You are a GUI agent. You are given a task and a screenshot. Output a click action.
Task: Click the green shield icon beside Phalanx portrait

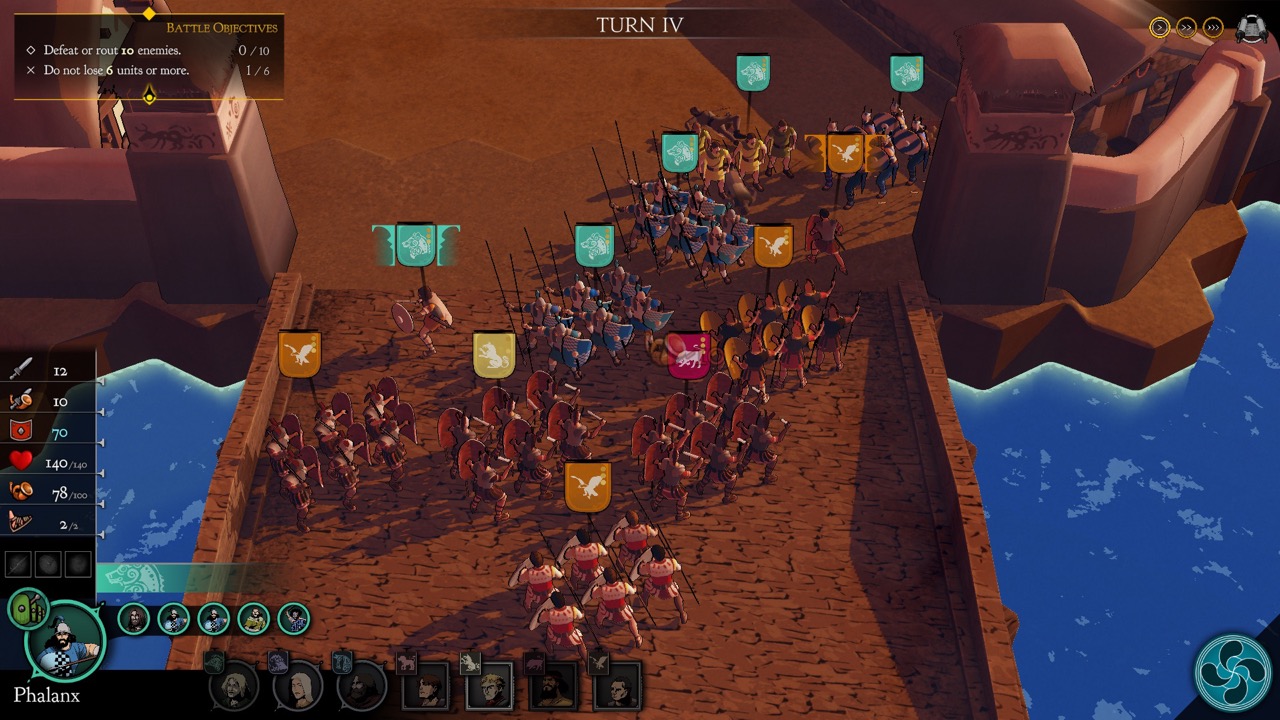point(26,607)
